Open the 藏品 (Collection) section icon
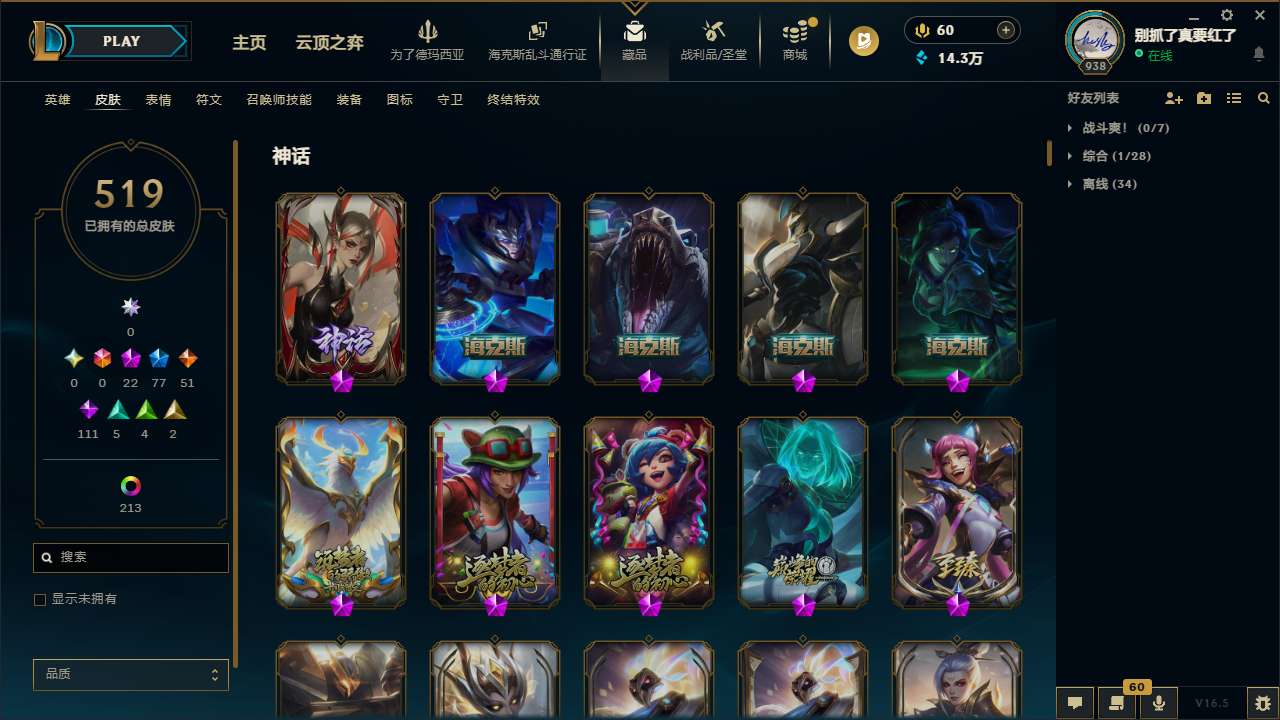1280x720 pixels. coord(634,30)
